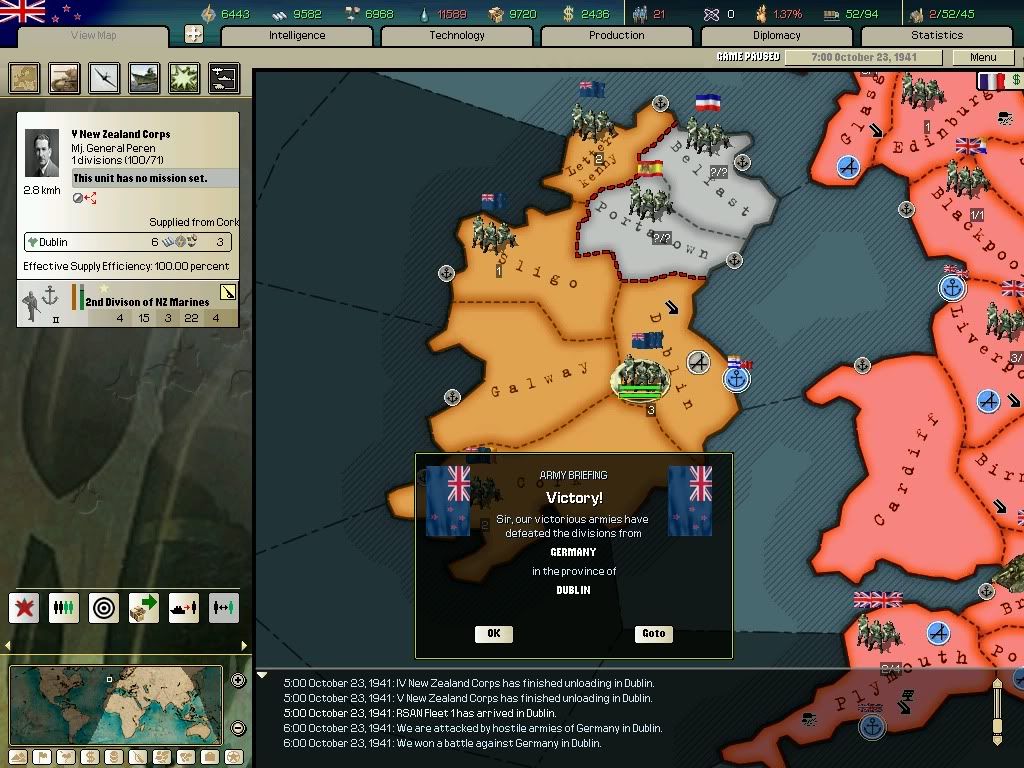Click the bullseye target order button
The image size is (1024, 768).
coord(104,607)
